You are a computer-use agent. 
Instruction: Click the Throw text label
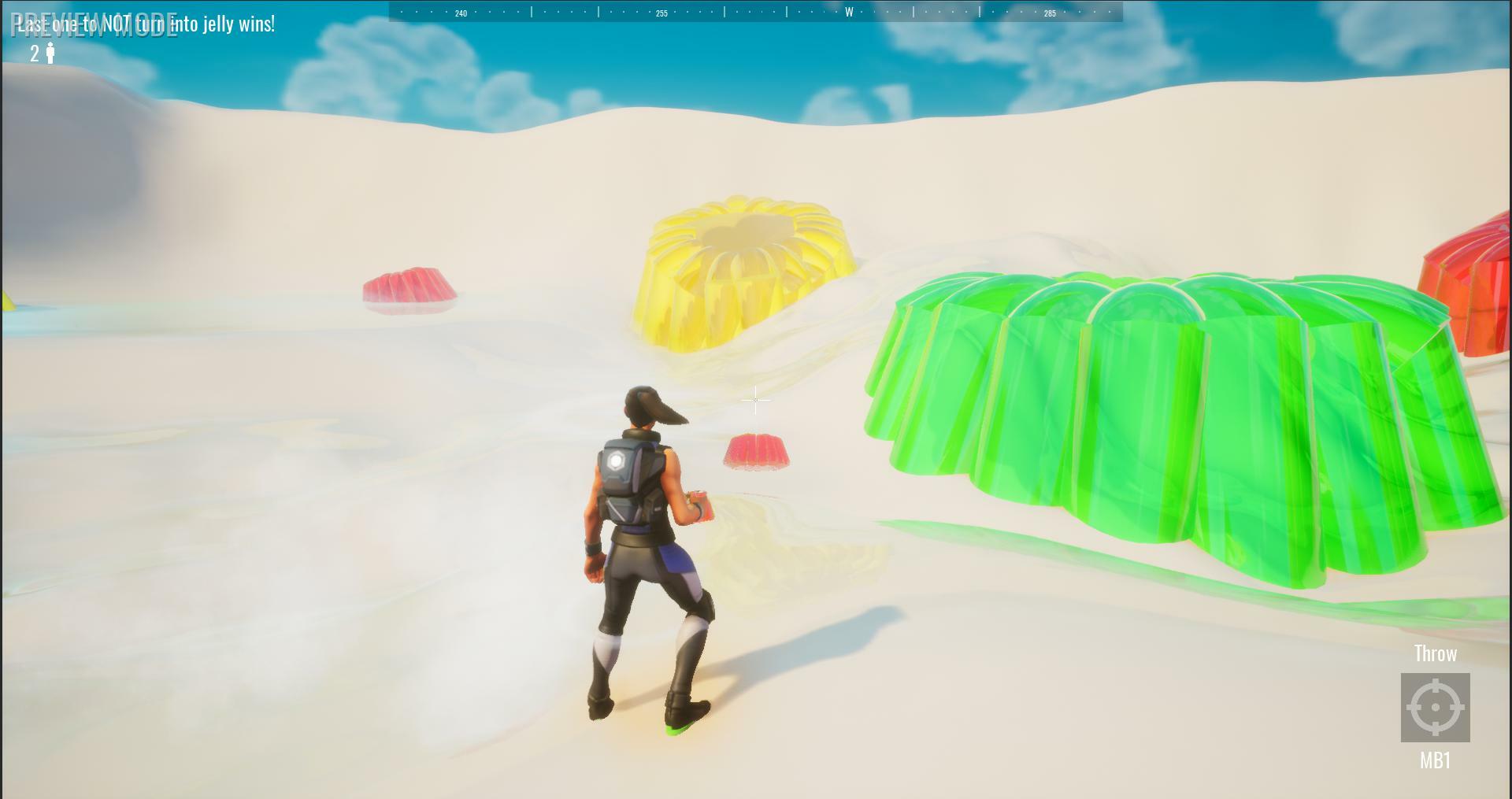click(1436, 653)
